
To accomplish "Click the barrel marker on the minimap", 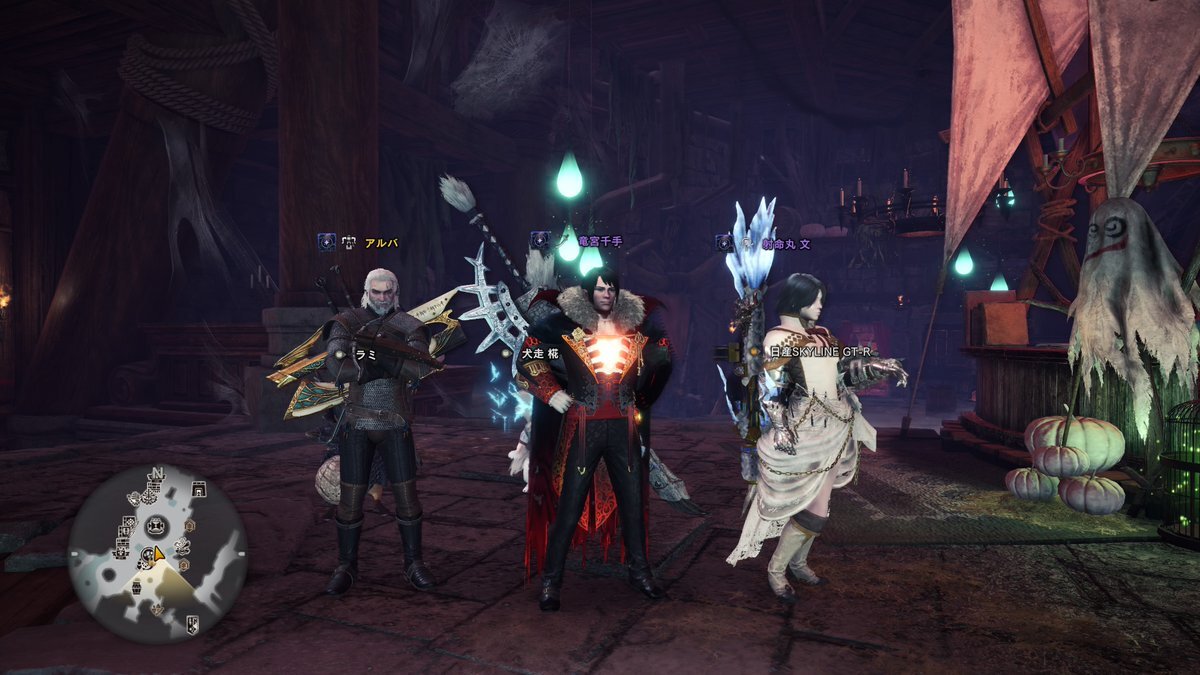I will (136, 587).
